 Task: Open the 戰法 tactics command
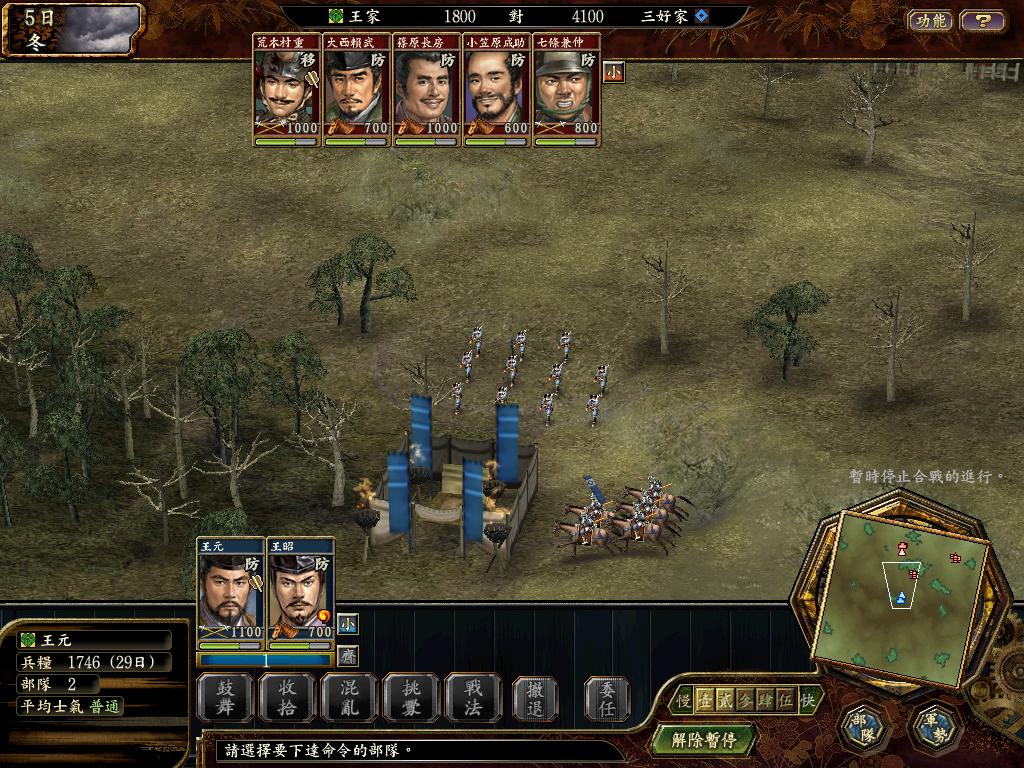point(473,697)
